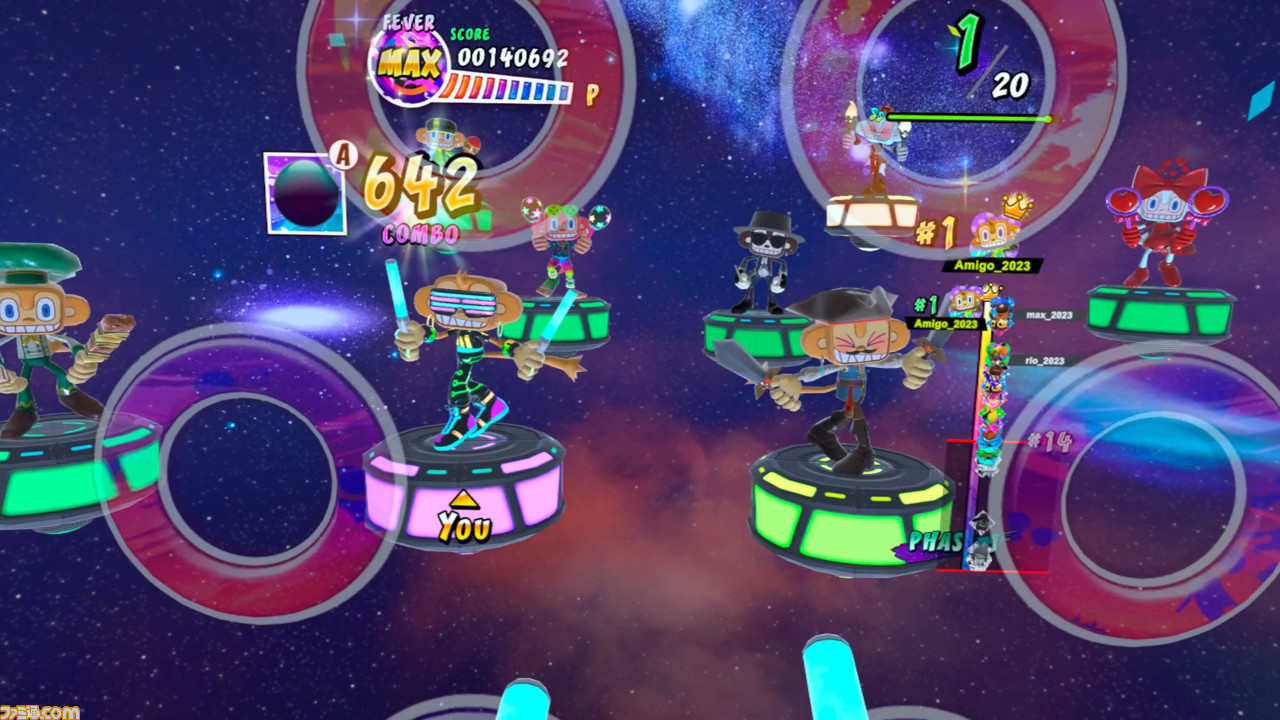Click the crowned first-place player avatar
Screen dimensions: 1280x720
coord(993,234)
